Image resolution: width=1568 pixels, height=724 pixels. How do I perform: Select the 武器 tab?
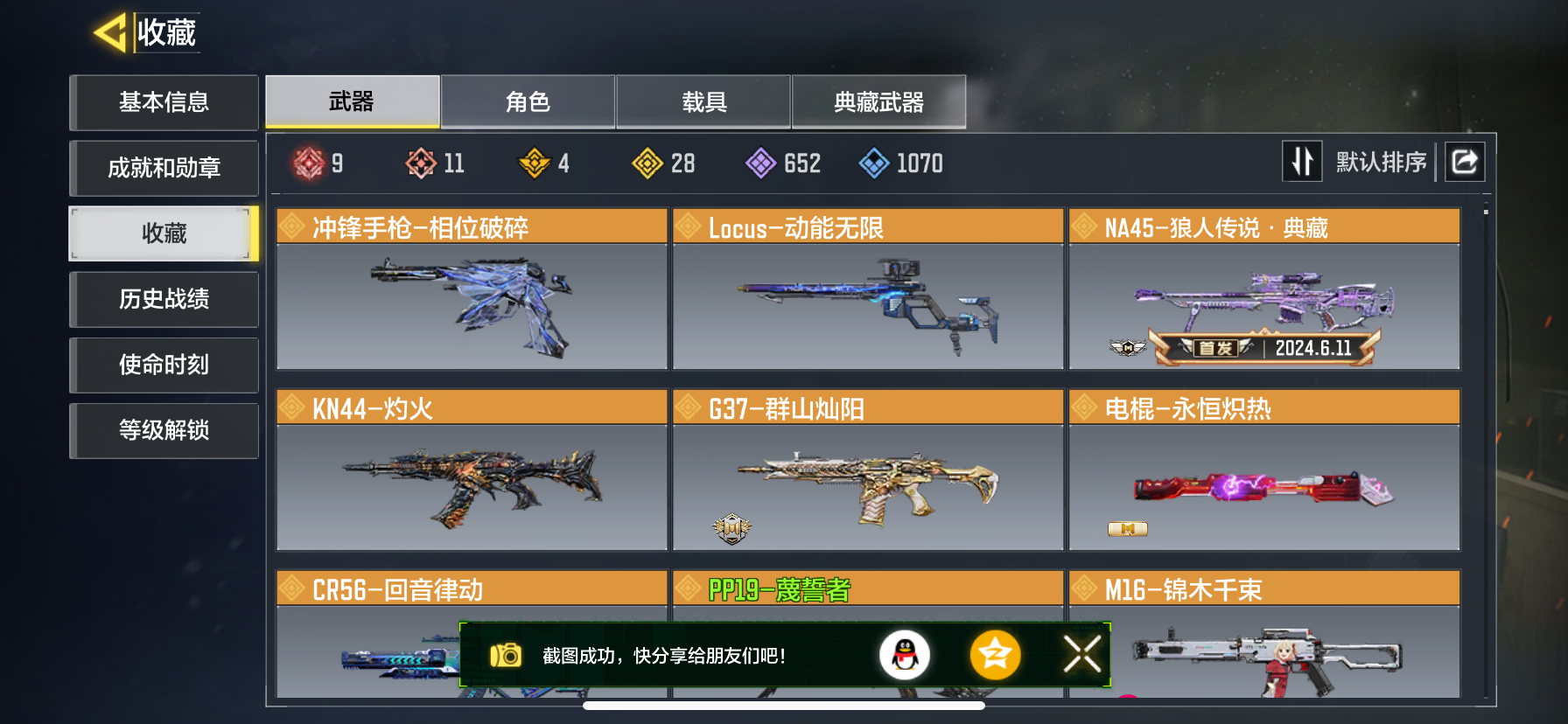point(352,102)
